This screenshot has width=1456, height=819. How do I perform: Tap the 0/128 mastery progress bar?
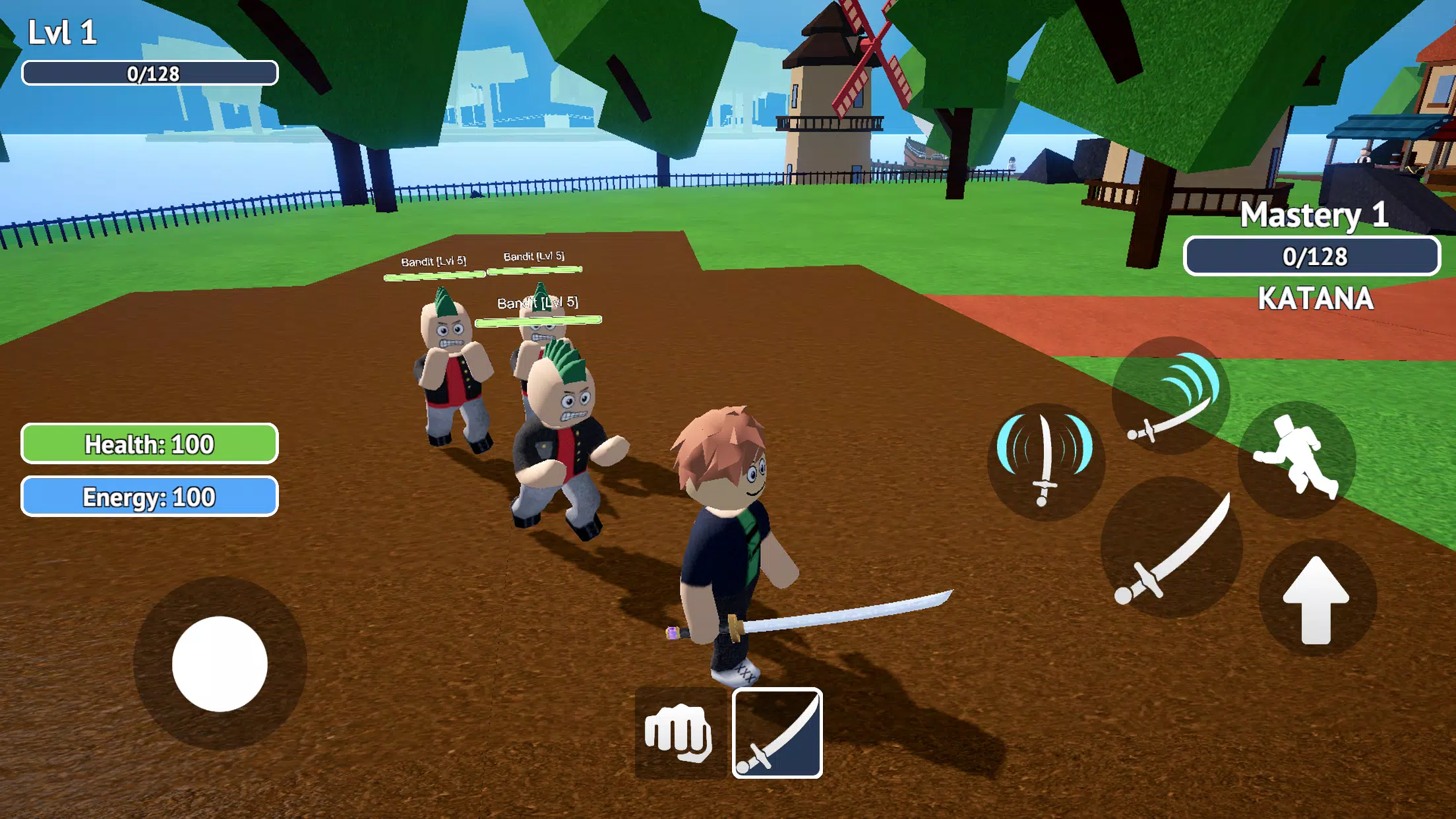pos(1312,257)
